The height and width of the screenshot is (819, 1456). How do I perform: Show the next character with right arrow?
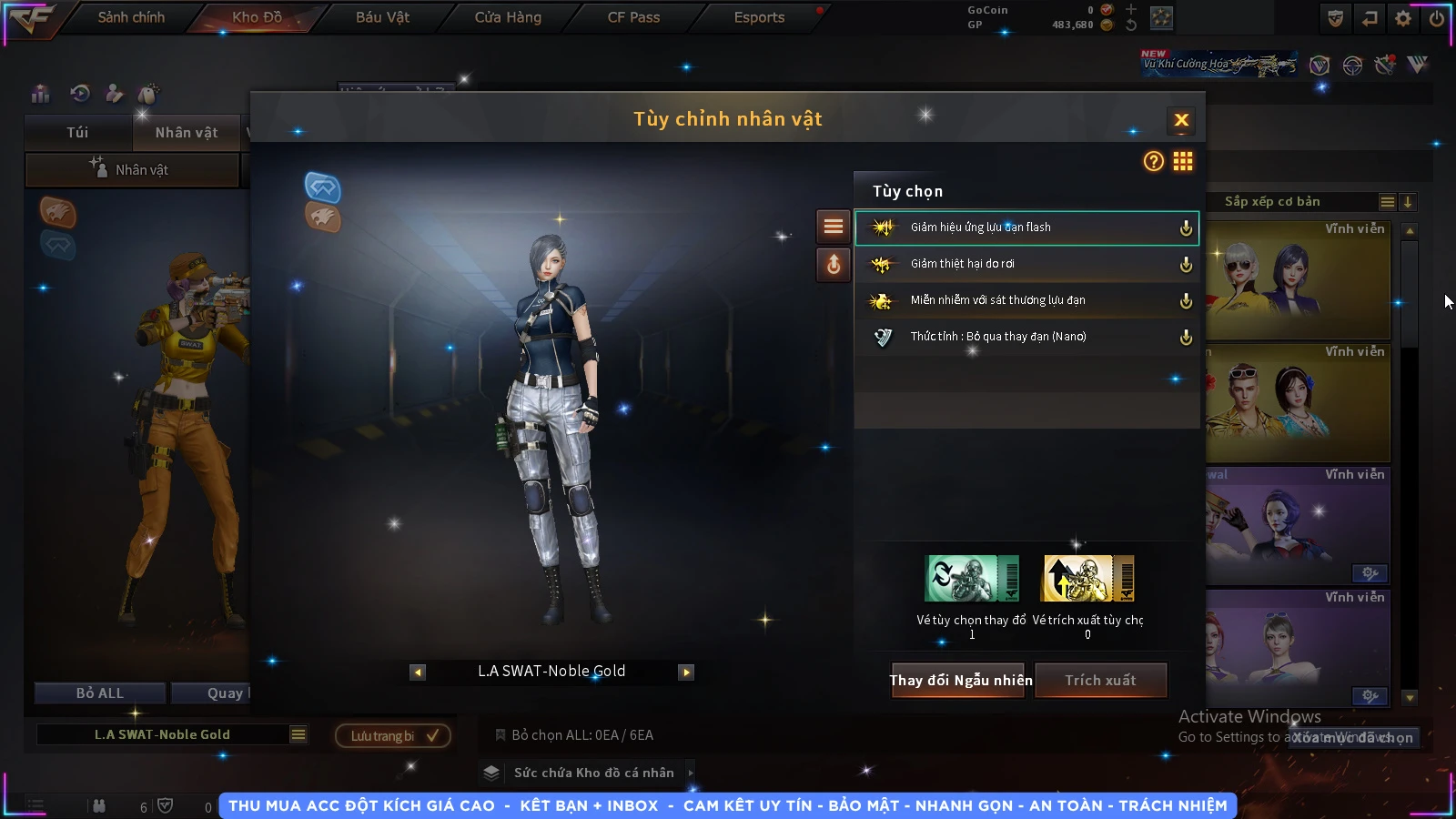pos(686,672)
